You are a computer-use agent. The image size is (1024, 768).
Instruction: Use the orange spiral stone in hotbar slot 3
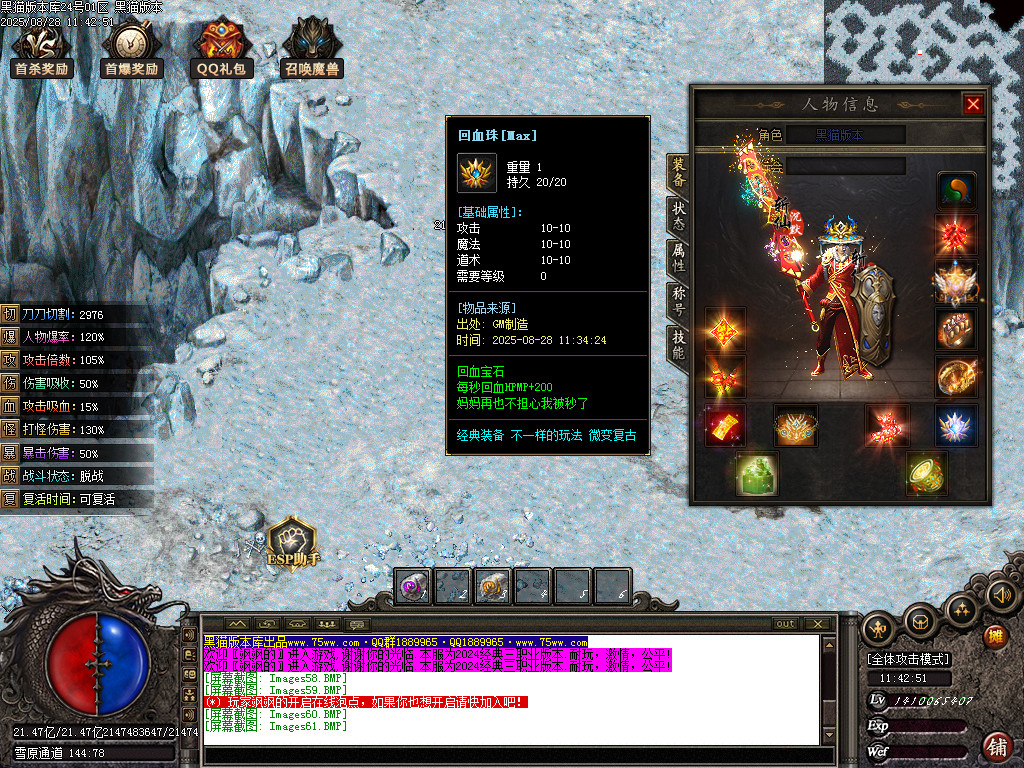coord(492,587)
